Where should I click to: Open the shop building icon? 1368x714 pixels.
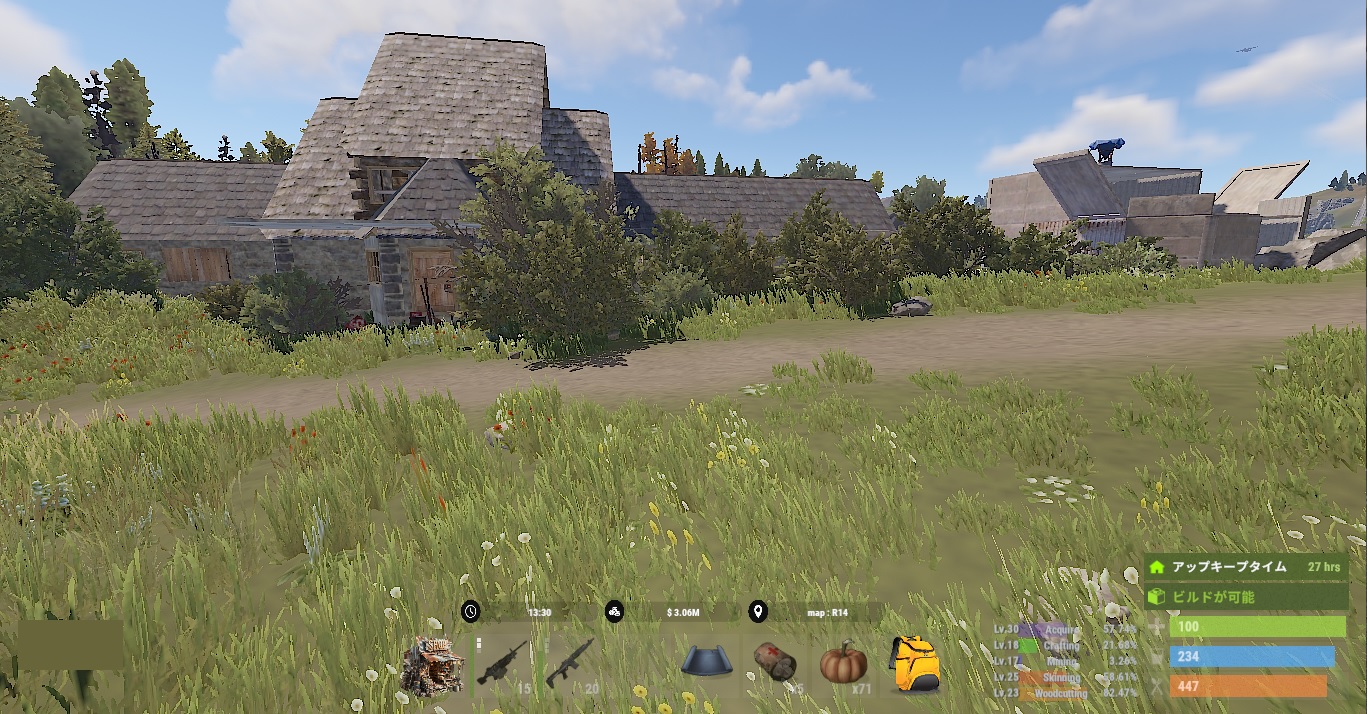coord(432,665)
